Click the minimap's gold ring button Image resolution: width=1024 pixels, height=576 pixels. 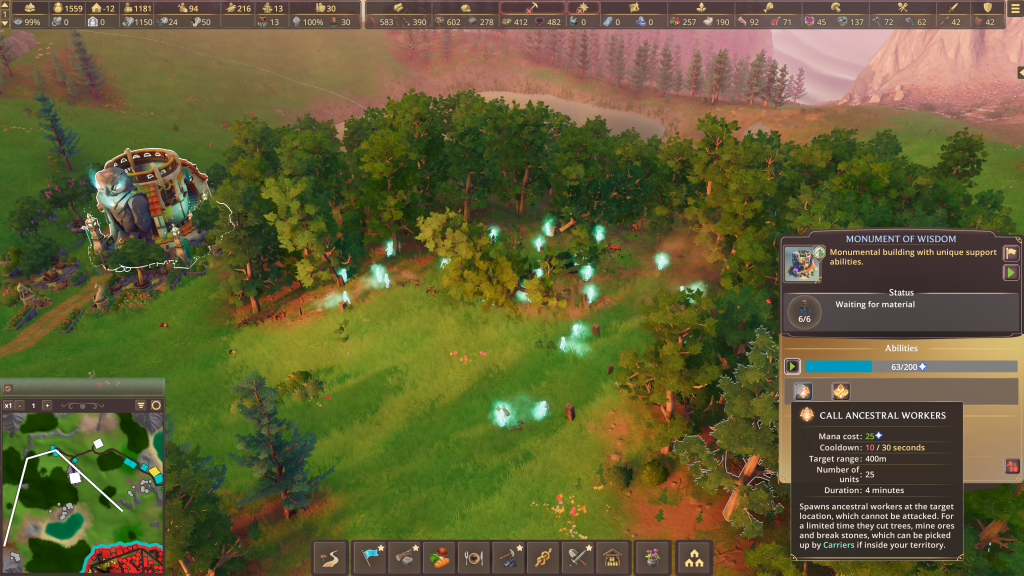pyautogui.click(x=156, y=405)
